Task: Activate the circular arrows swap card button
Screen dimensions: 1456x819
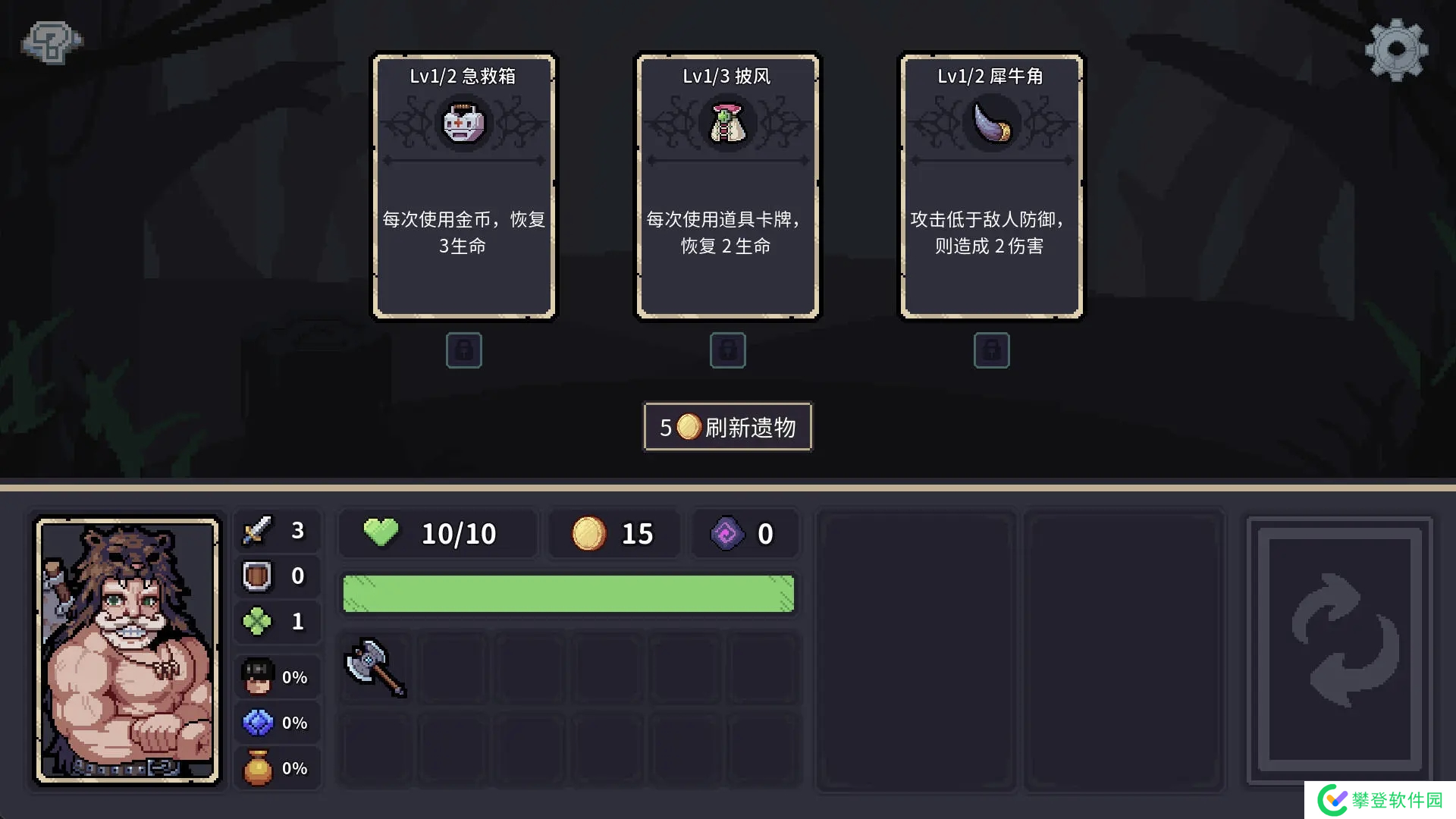Action: [x=1340, y=648]
